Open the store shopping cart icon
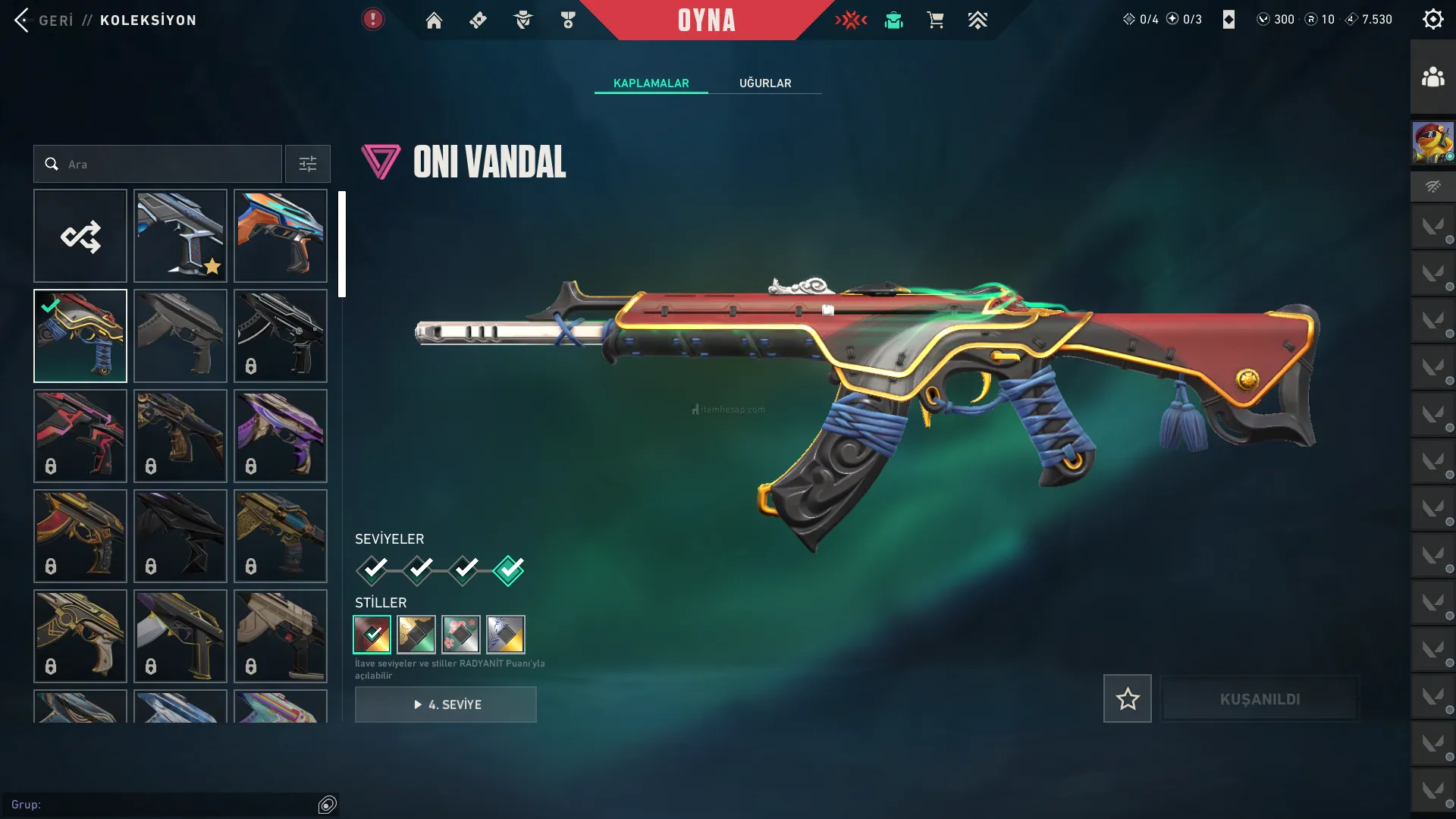The width and height of the screenshot is (1456, 819). pyautogui.click(x=935, y=20)
